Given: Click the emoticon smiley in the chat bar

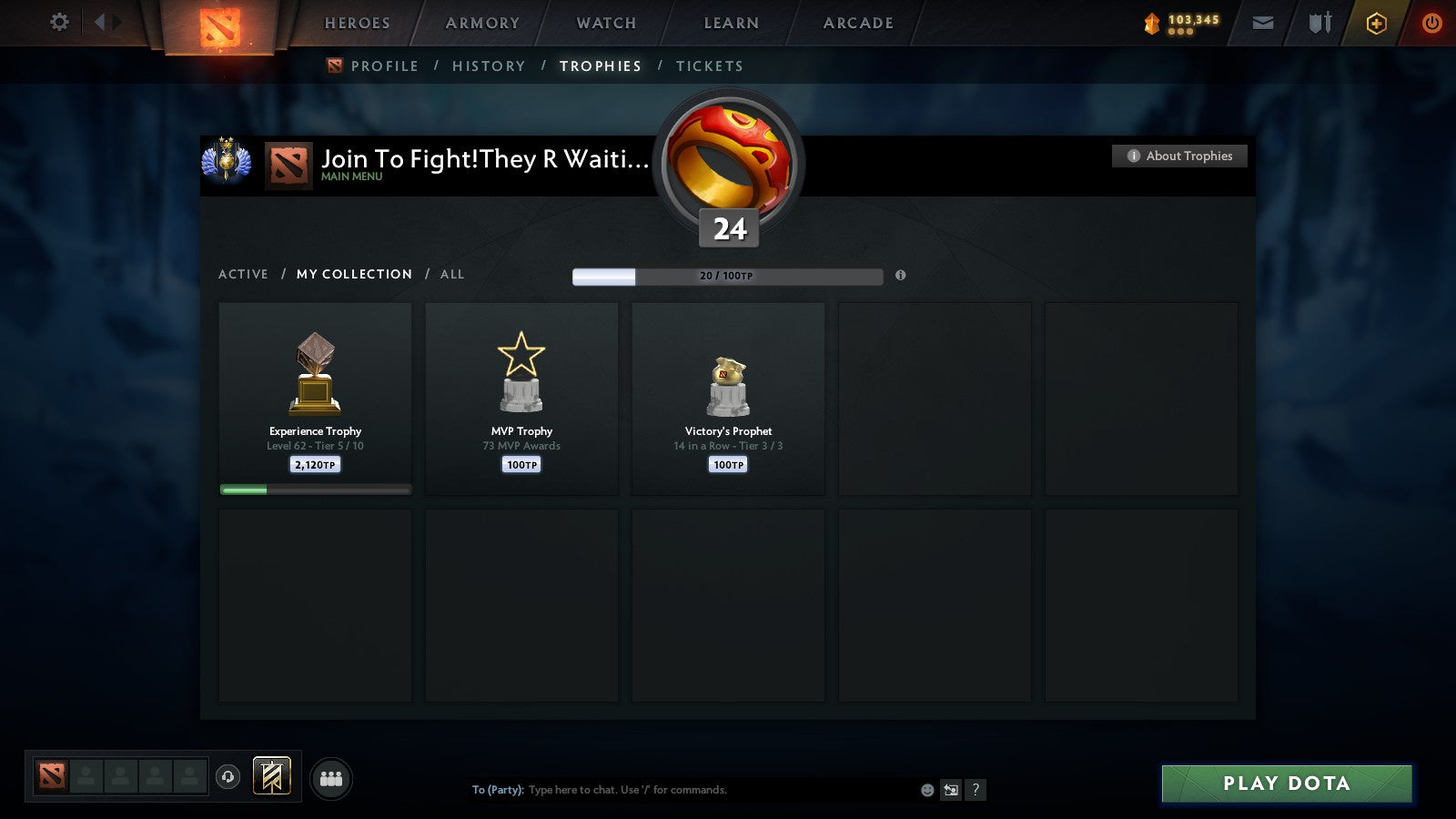Looking at the screenshot, I should click(927, 790).
